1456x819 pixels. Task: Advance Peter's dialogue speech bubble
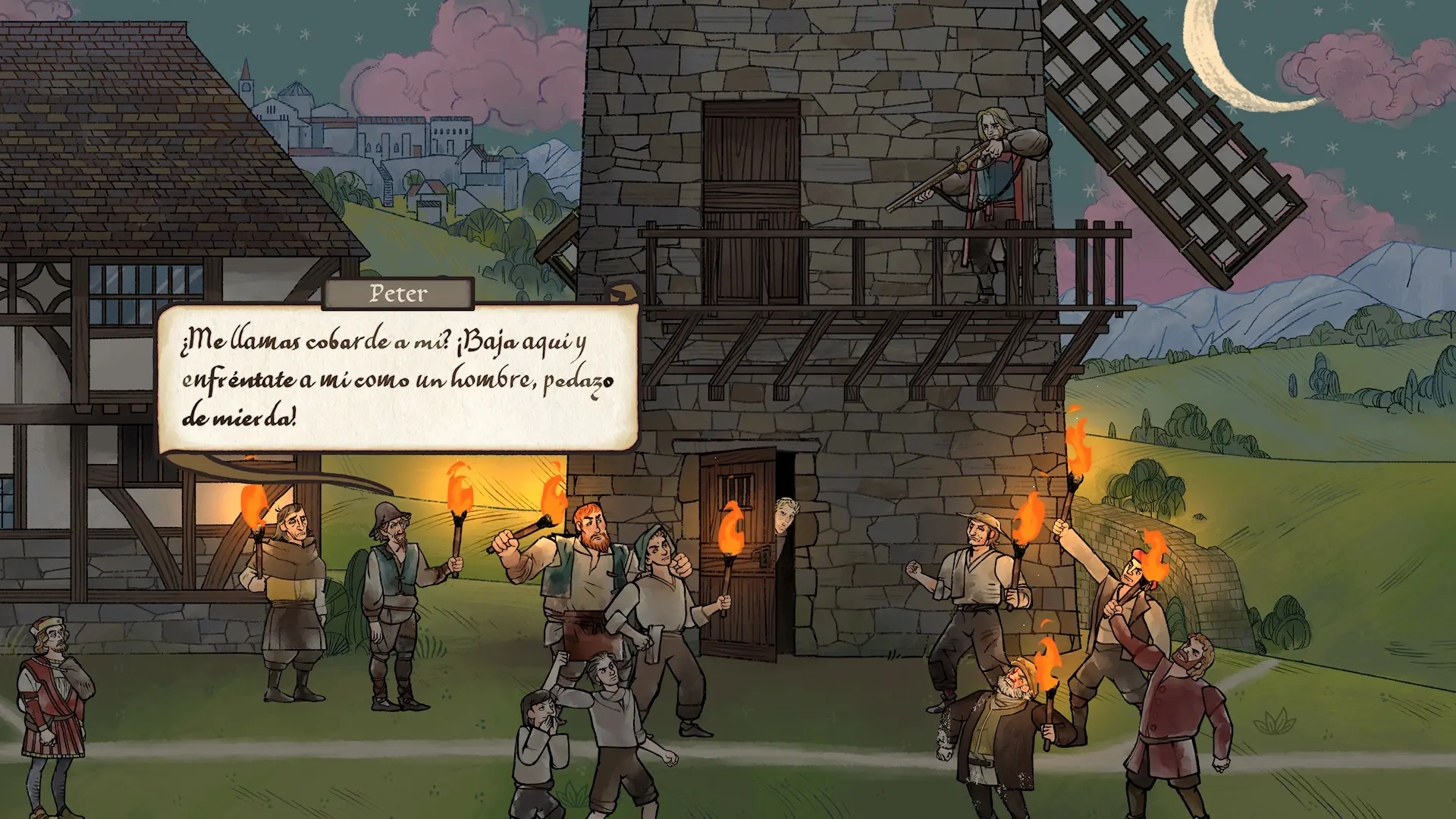click(x=397, y=378)
